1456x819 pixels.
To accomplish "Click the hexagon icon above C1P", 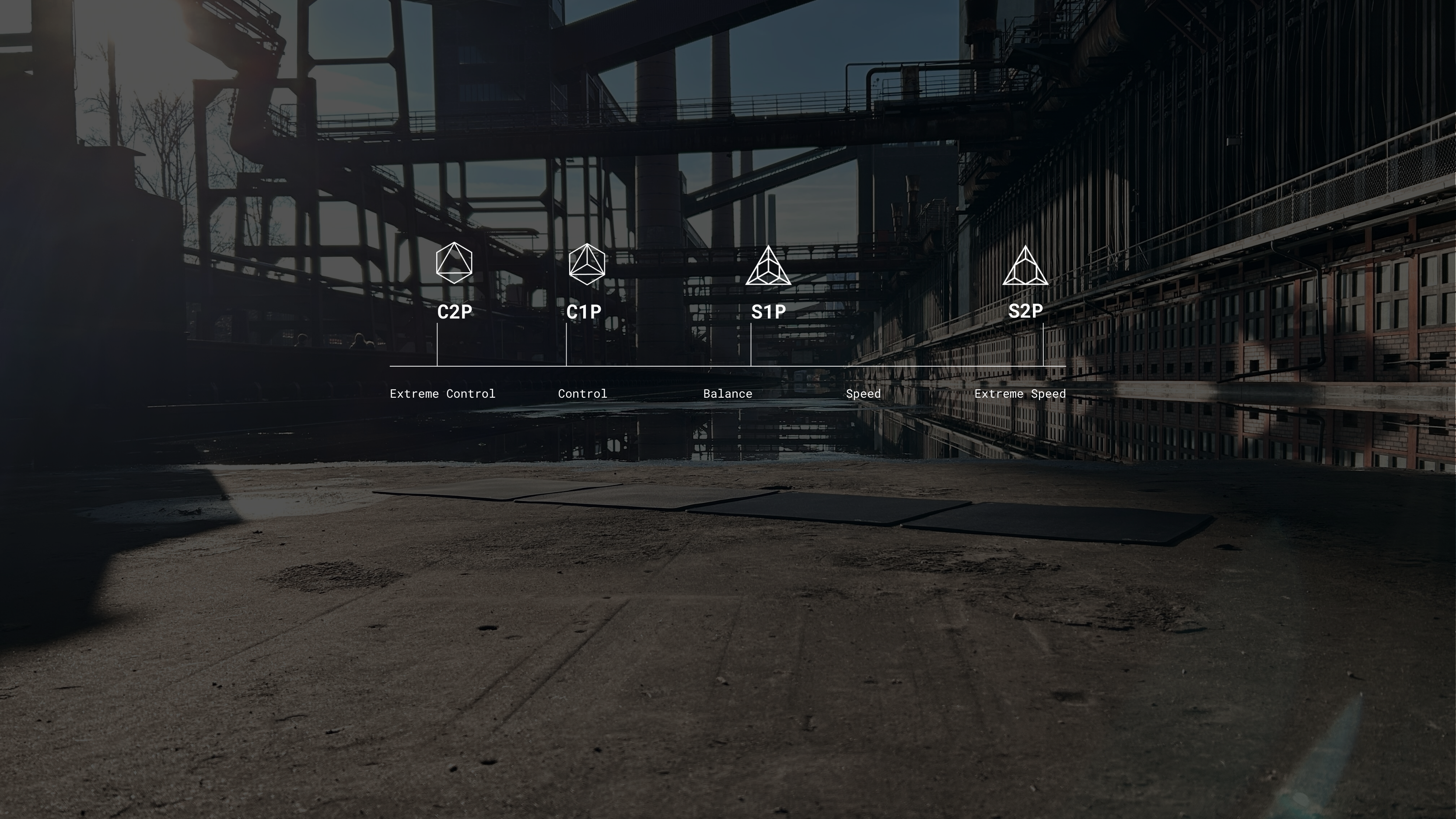I will tap(587, 264).
